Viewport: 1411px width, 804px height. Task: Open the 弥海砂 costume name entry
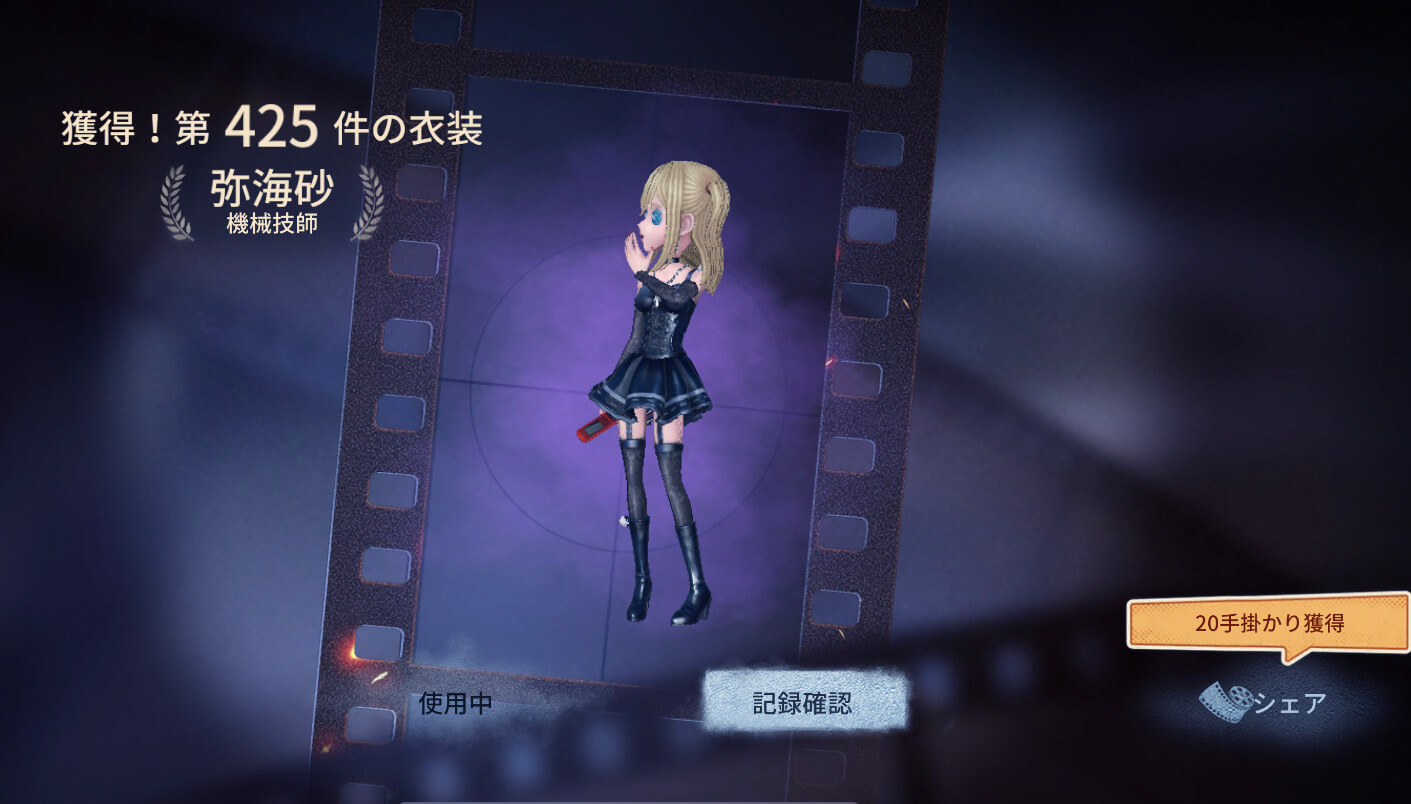[272, 188]
